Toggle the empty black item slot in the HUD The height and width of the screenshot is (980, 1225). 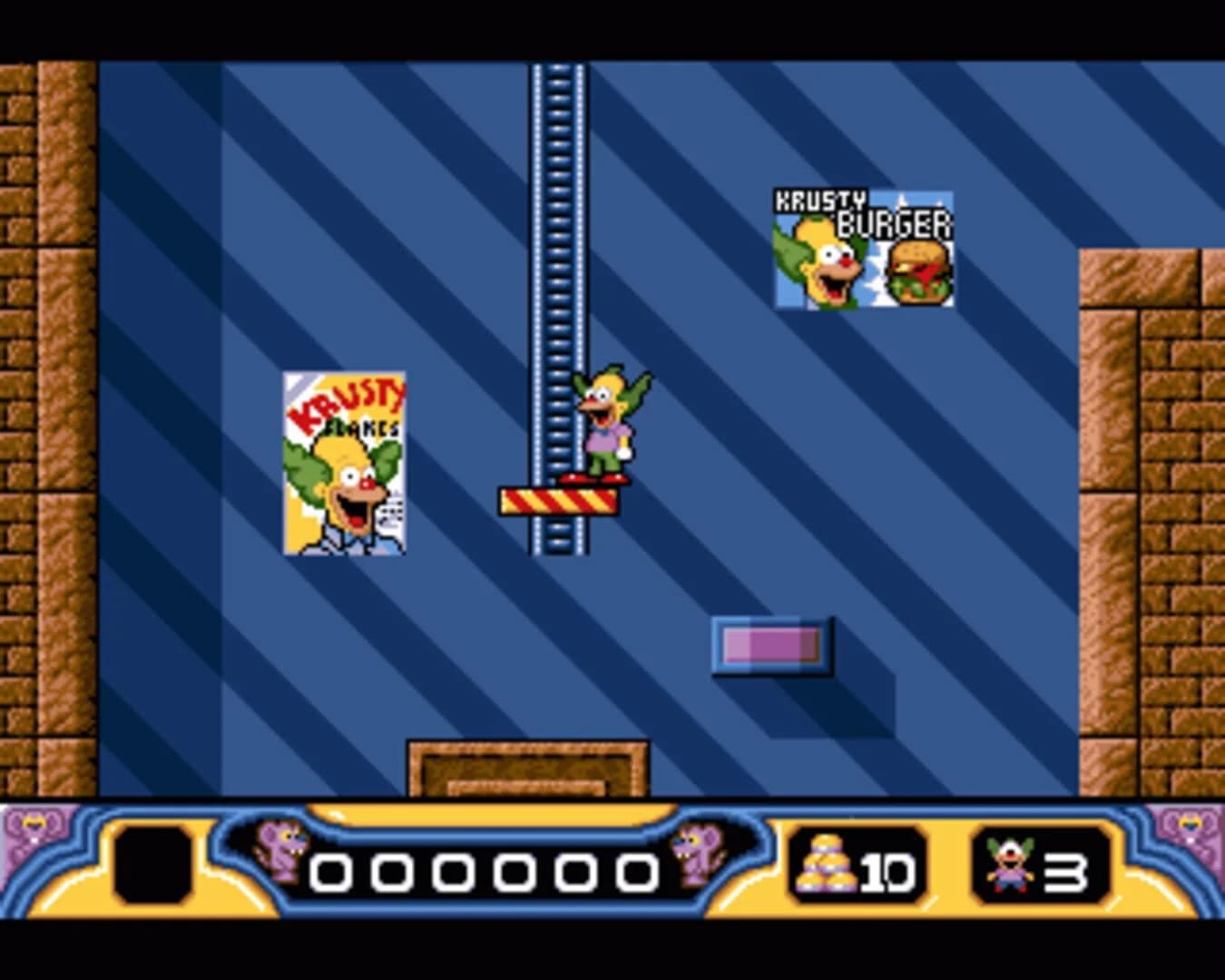pyautogui.click(x=153, y=865)
